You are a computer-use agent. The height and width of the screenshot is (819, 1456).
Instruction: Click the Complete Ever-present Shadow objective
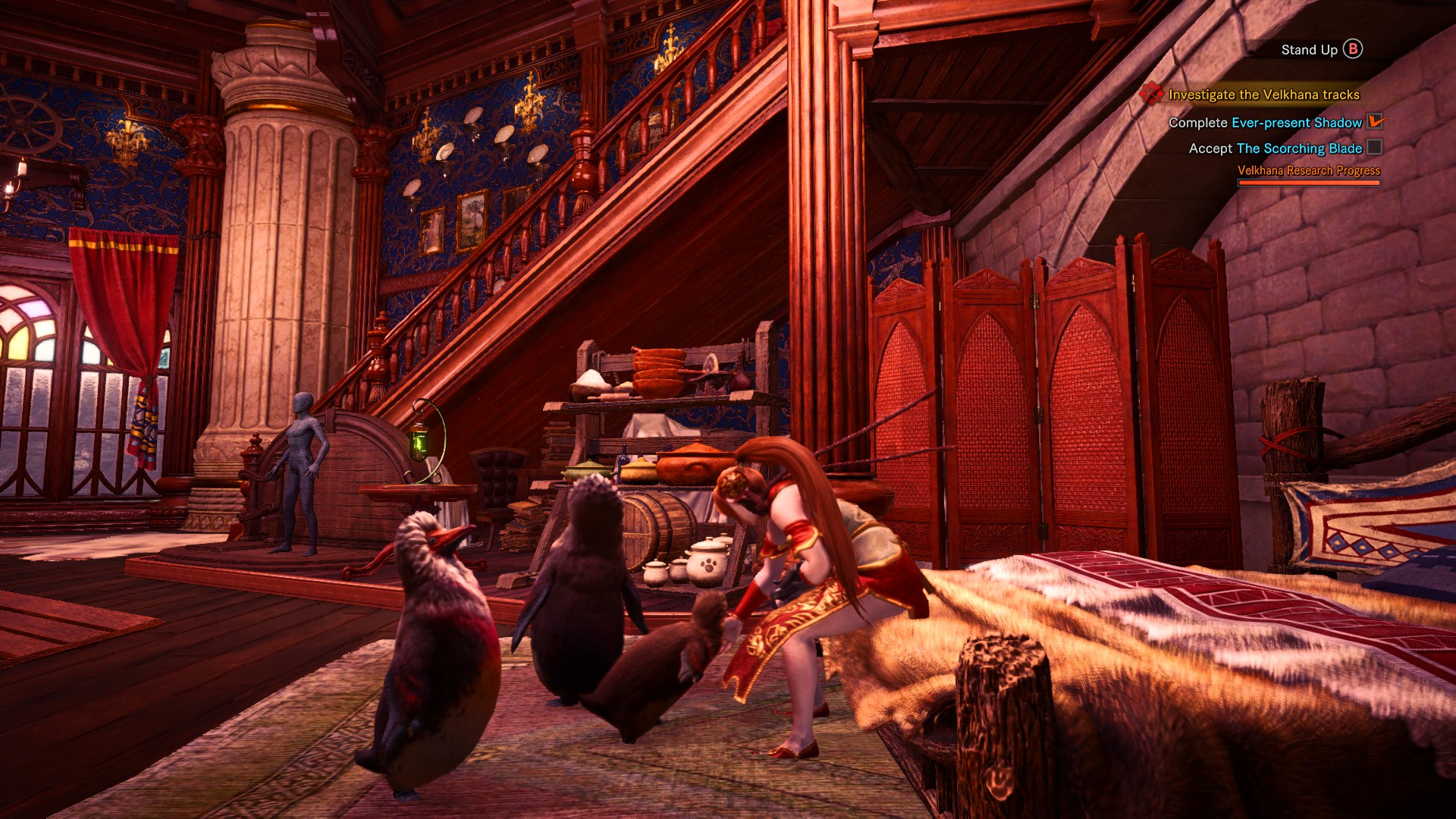pyautogui.click(x=1265, y=122)
